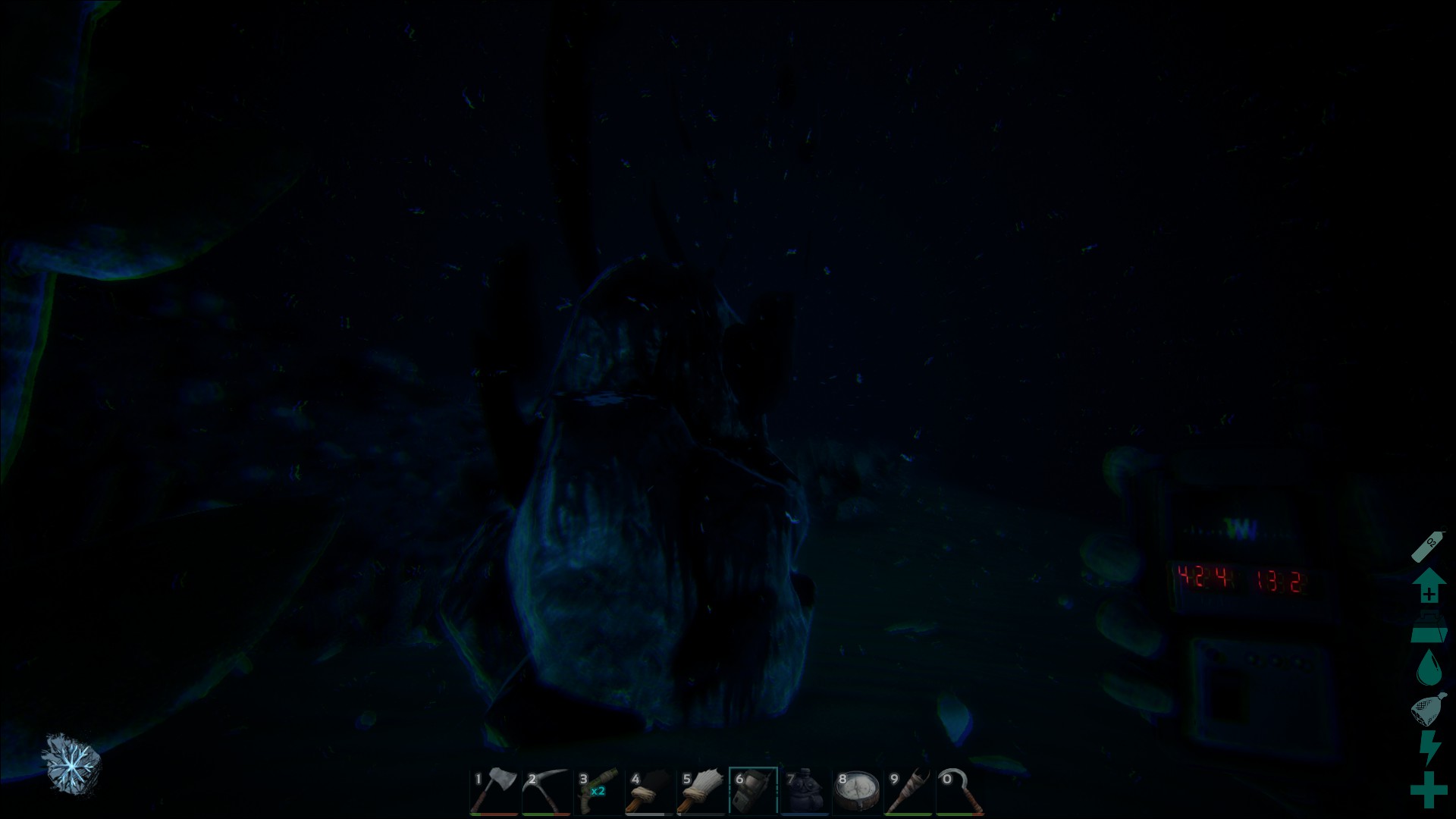Pick the white-tipped paintbrush in slot 5

(701, 791)
